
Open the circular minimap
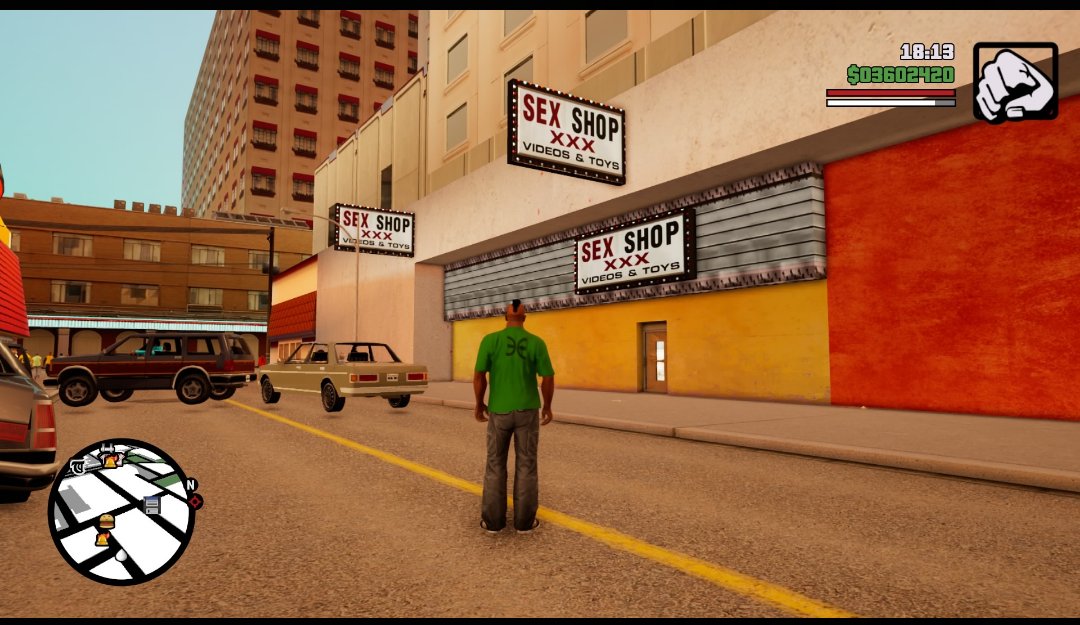point(121,511)
